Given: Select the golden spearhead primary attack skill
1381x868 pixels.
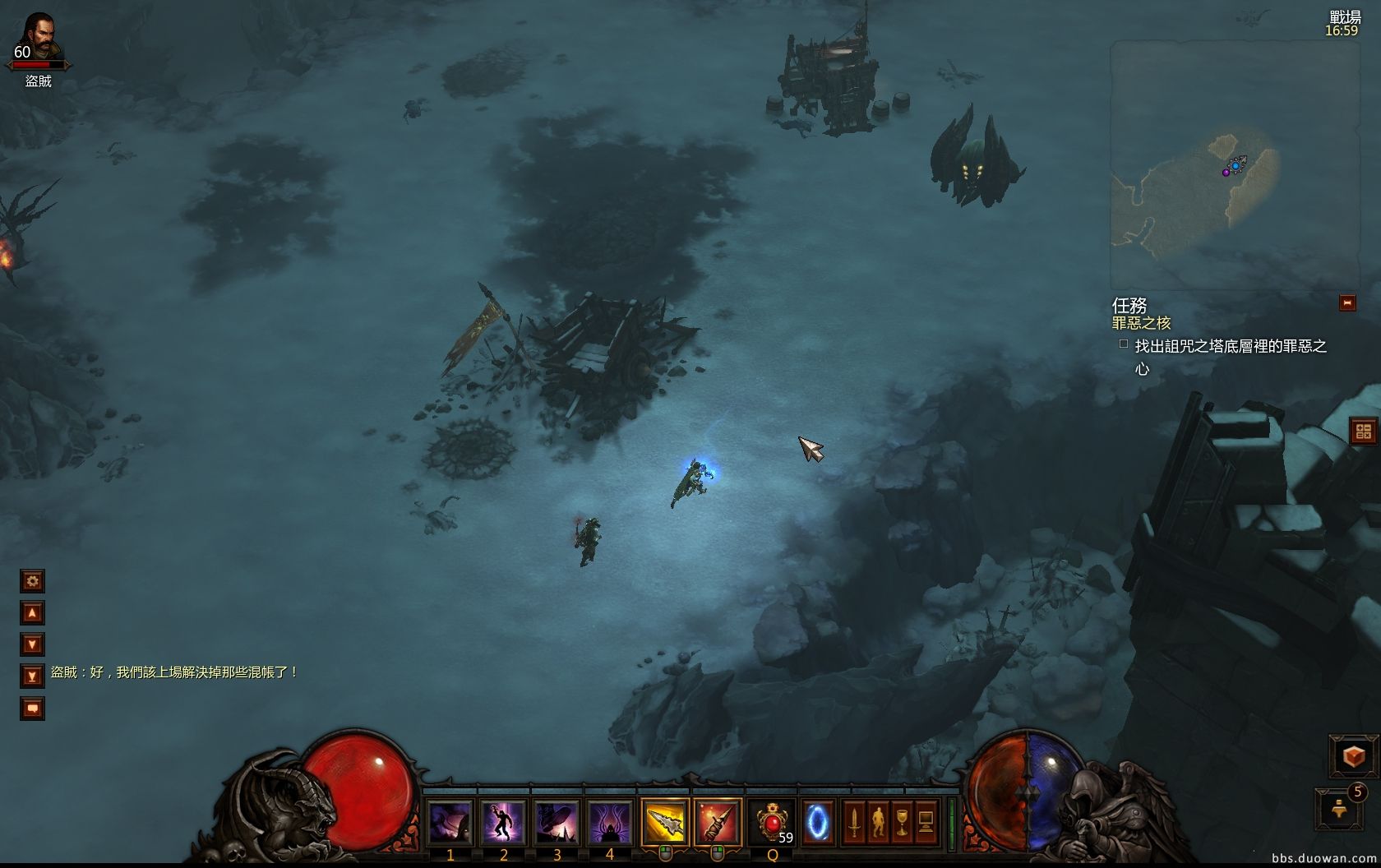Looking at the screenshot, I should [x=665, y=822].
